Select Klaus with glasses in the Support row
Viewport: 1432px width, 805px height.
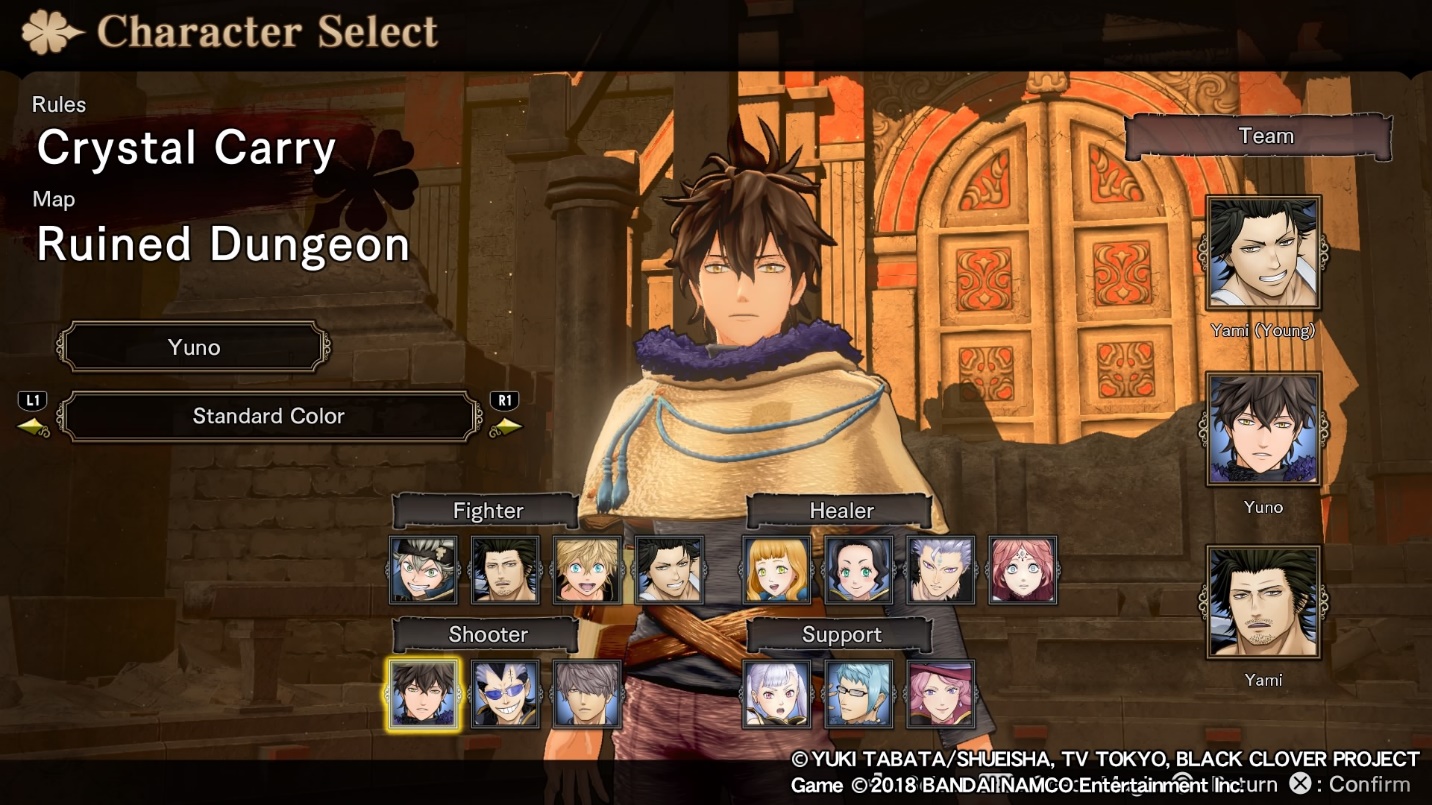point(859,694)
